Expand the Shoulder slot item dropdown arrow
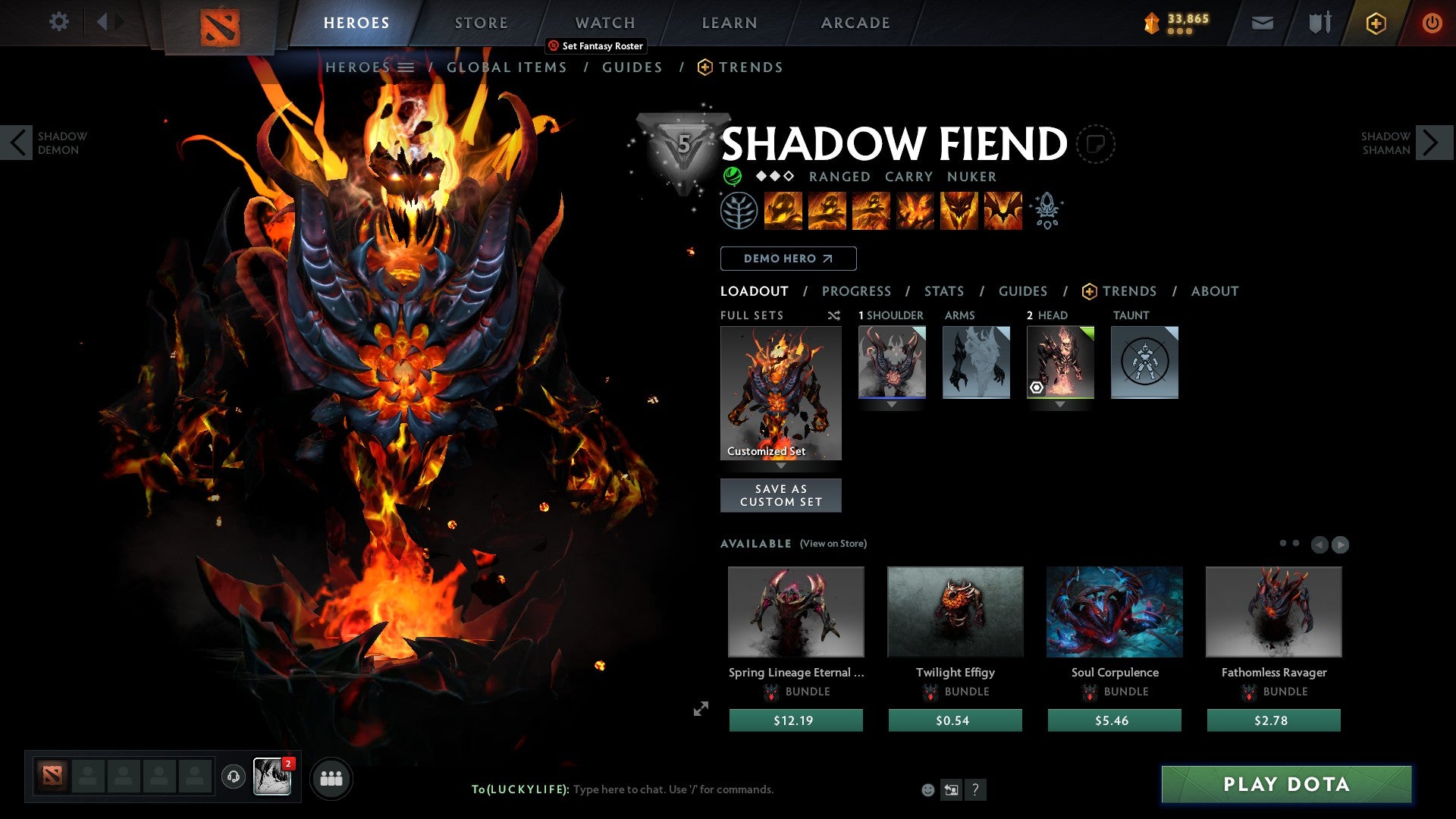1456x819 pixels. point(892,404)
